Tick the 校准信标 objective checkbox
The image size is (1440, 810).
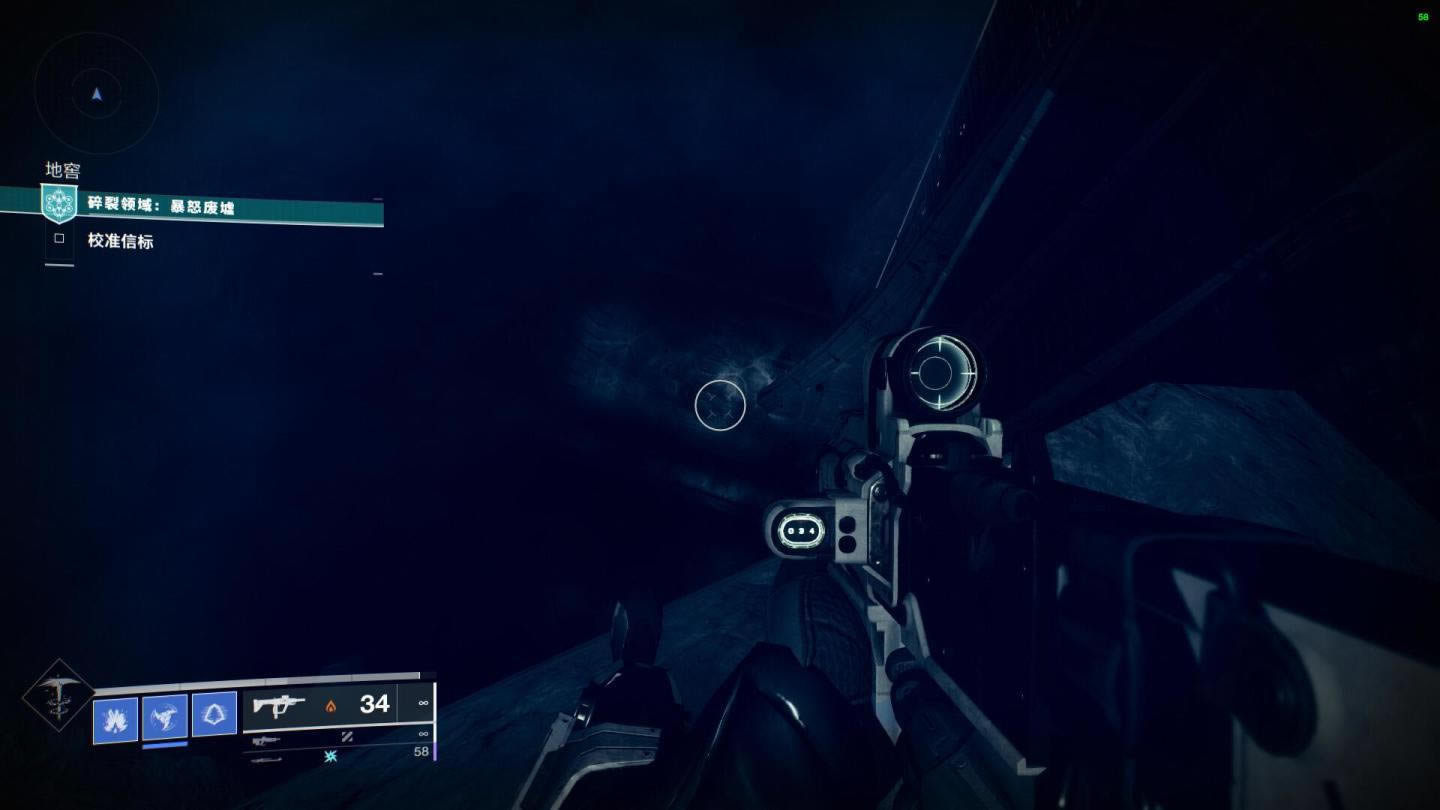(x=59, y=239)
